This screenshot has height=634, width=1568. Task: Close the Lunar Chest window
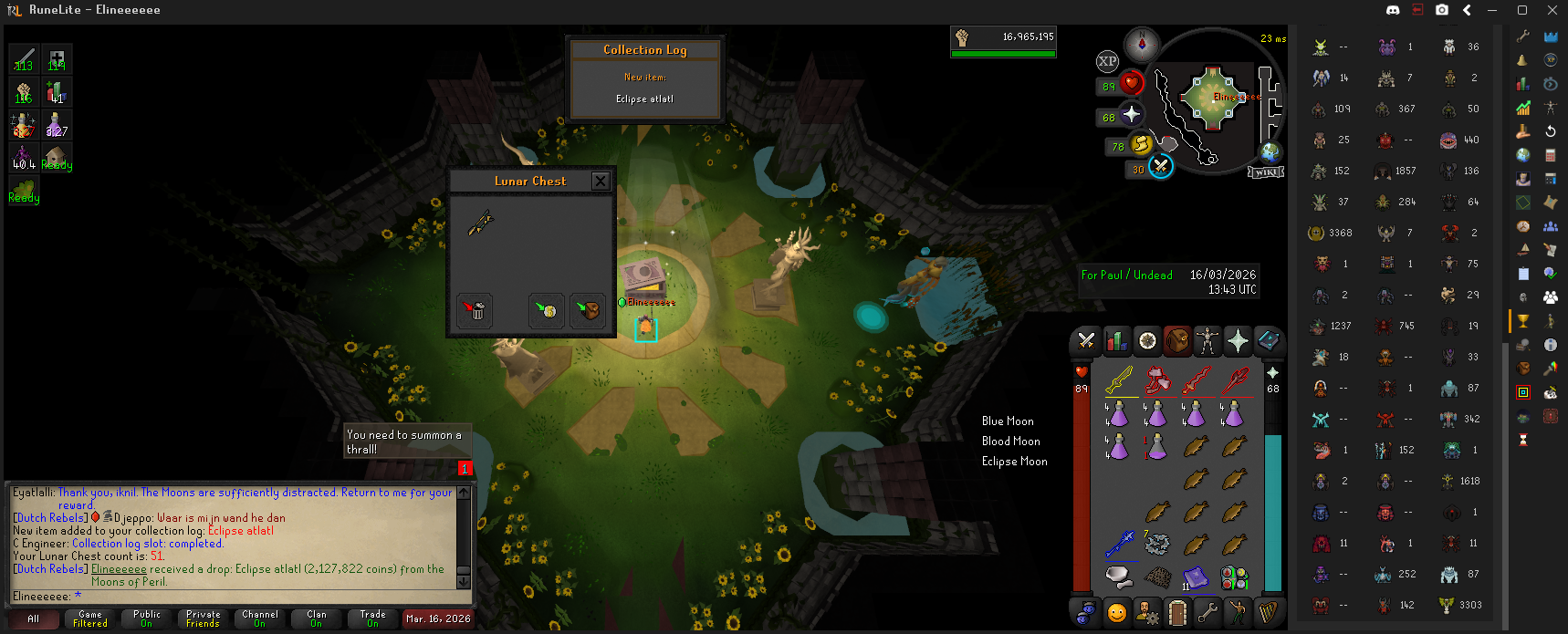[x=601, y=181]
